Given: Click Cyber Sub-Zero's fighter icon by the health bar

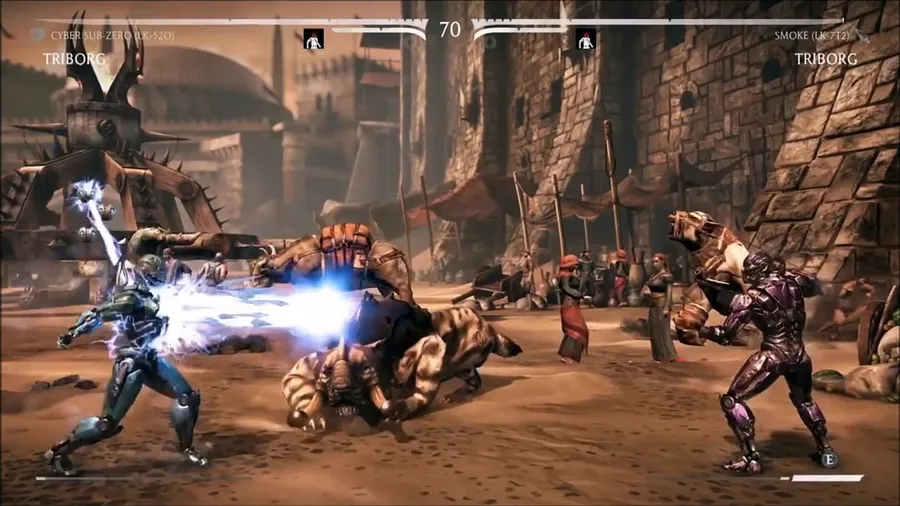Looking at the screenshot, I should pyautogui.click(x=314, y=40).
